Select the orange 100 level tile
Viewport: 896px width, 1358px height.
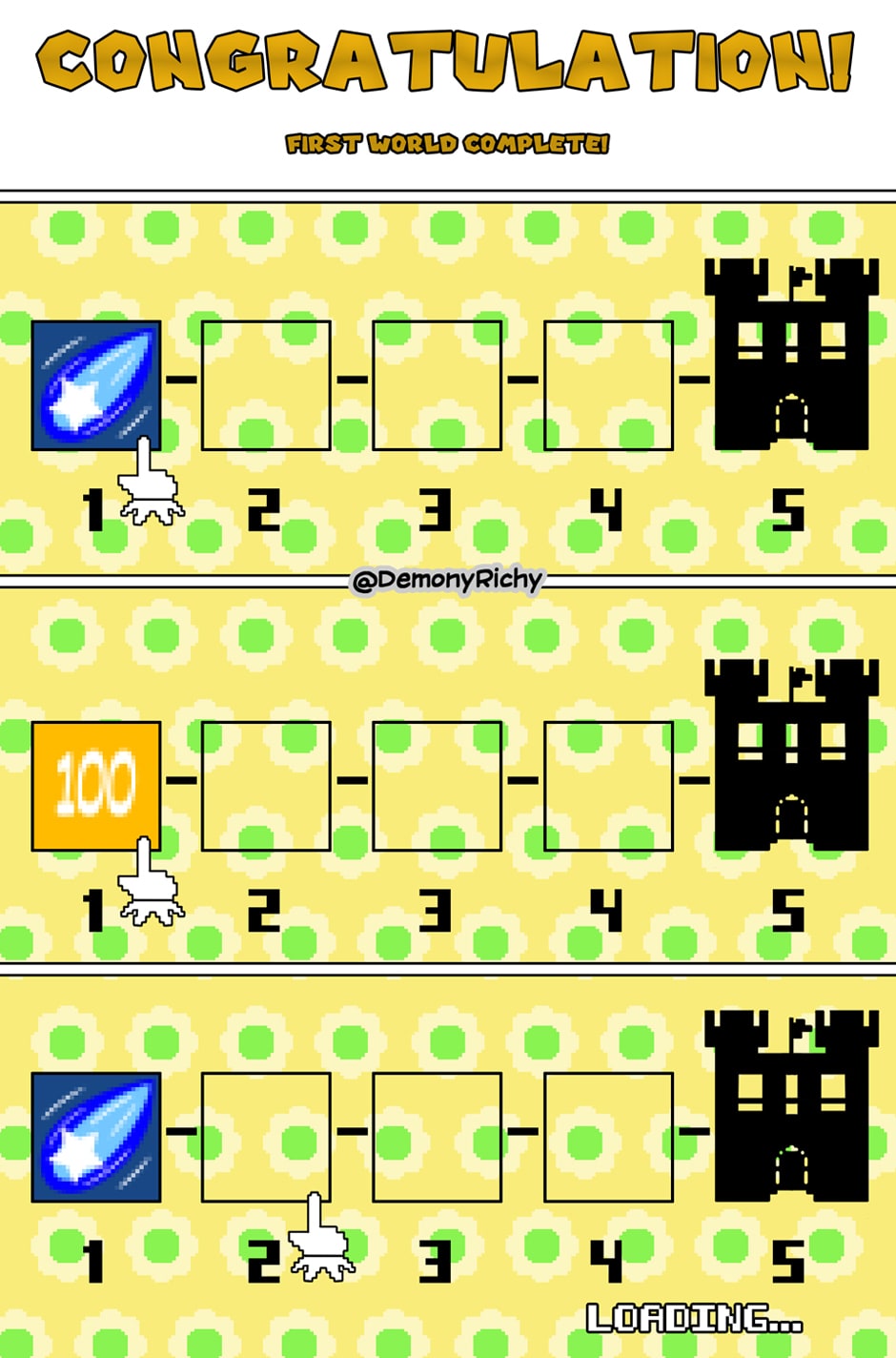pyautogui.click(x=95, y=786)
